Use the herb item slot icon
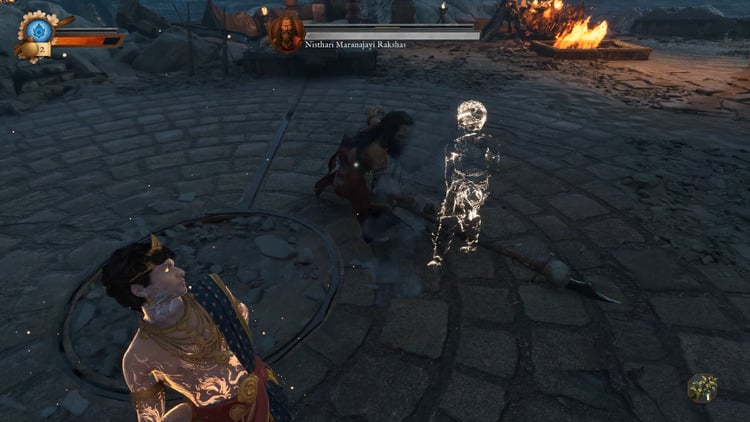The image size is (750, 422). 703,387
